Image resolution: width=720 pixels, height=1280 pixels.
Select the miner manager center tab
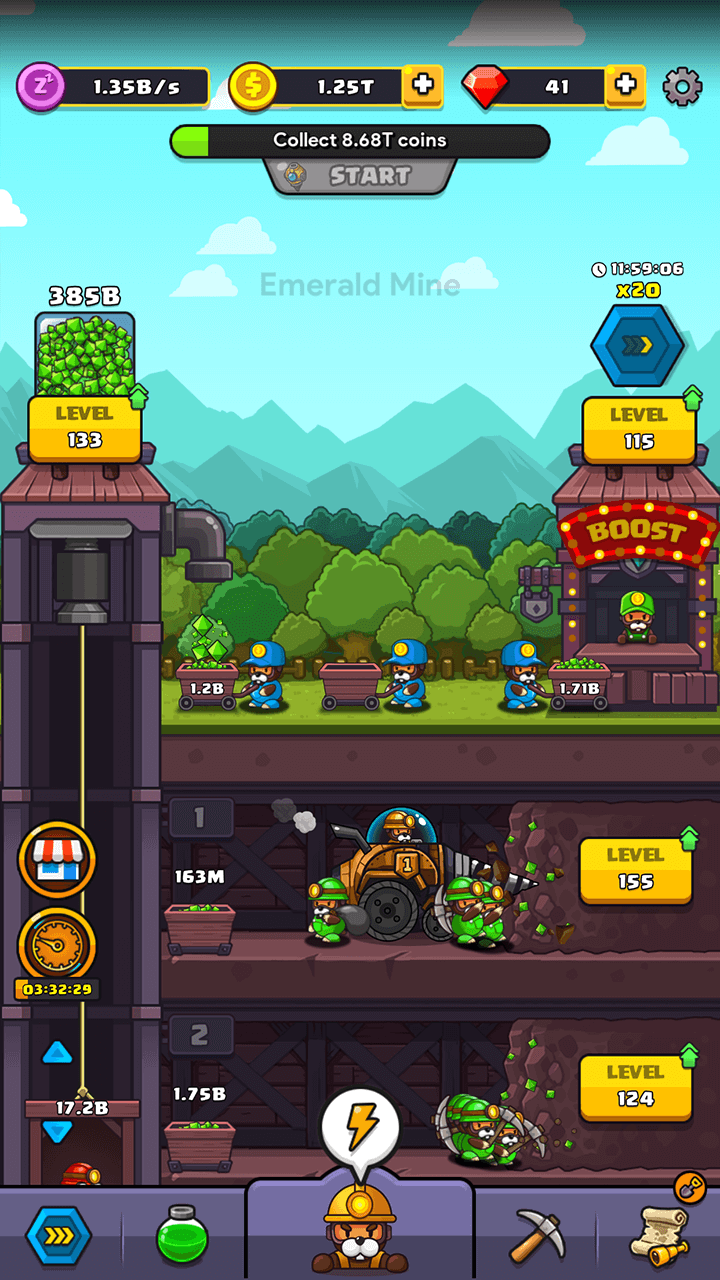tap(359, 1232)
